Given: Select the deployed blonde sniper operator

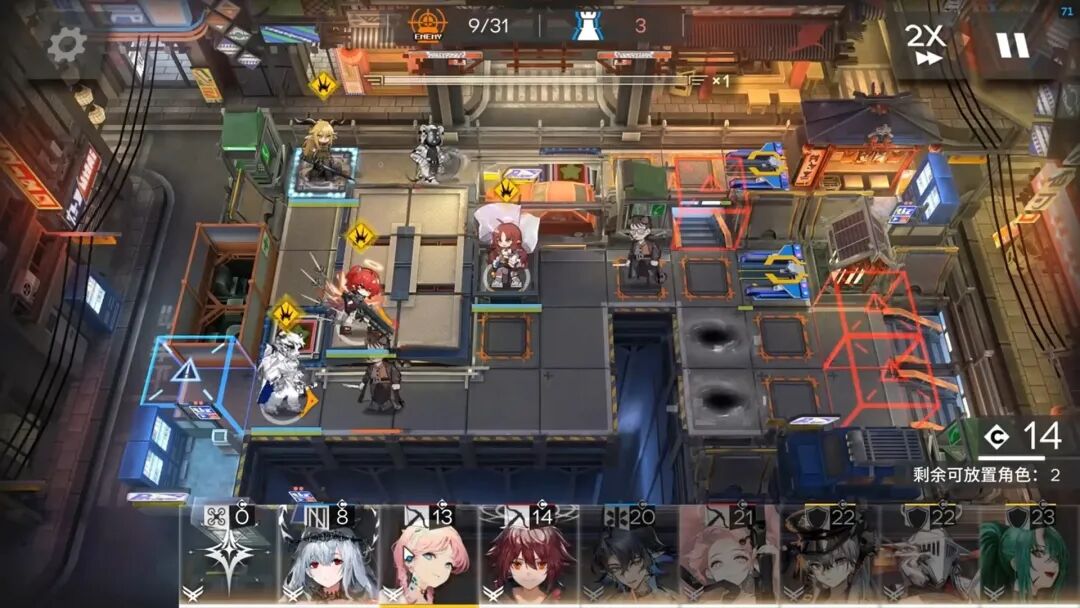Looking at the screenshot, I should [x=322, y=161].
